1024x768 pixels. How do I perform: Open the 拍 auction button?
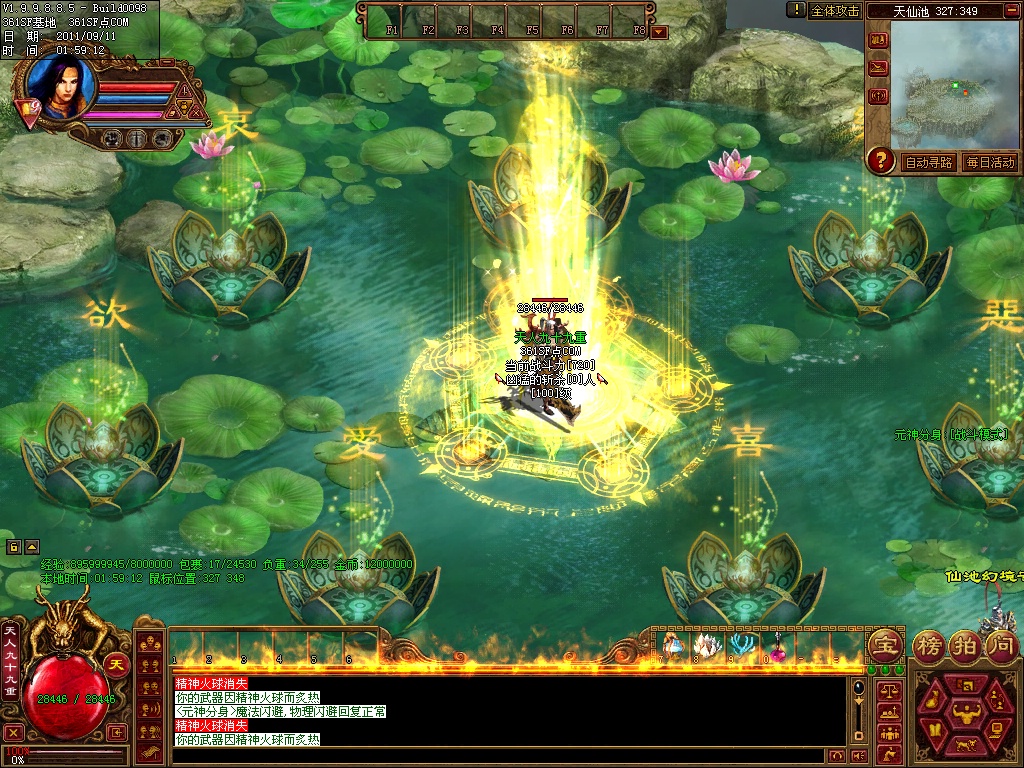(x=964, y=644)
